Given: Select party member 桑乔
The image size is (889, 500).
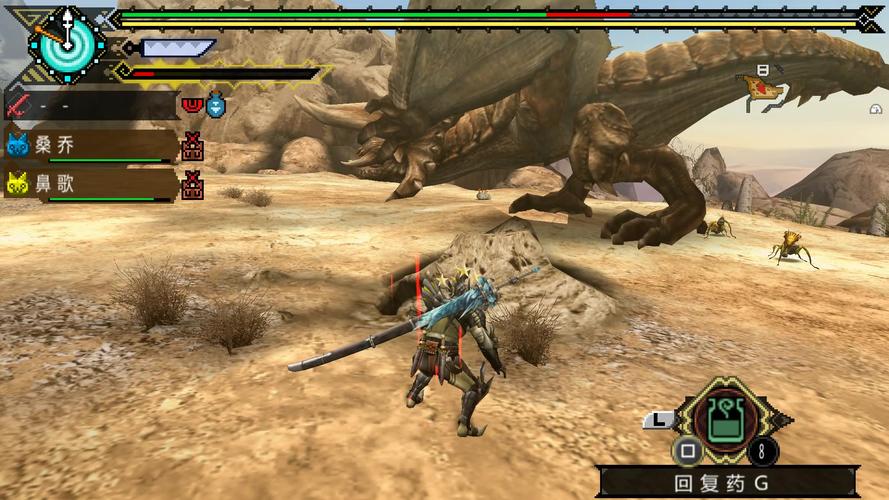Looking at the screenshot, I should pyautogui.click(x=92, y=146).
